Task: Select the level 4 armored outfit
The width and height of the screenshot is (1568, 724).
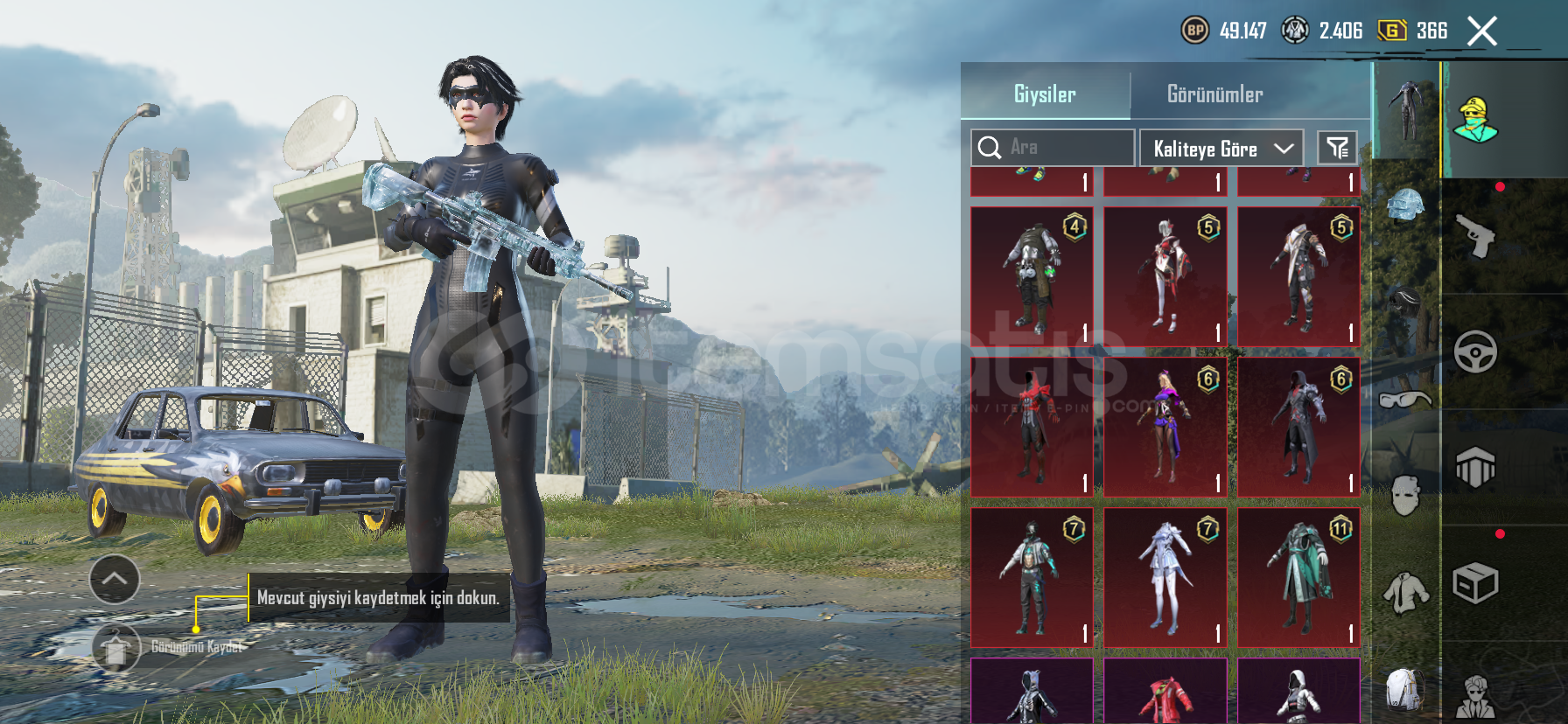Action: (1032, 276)
